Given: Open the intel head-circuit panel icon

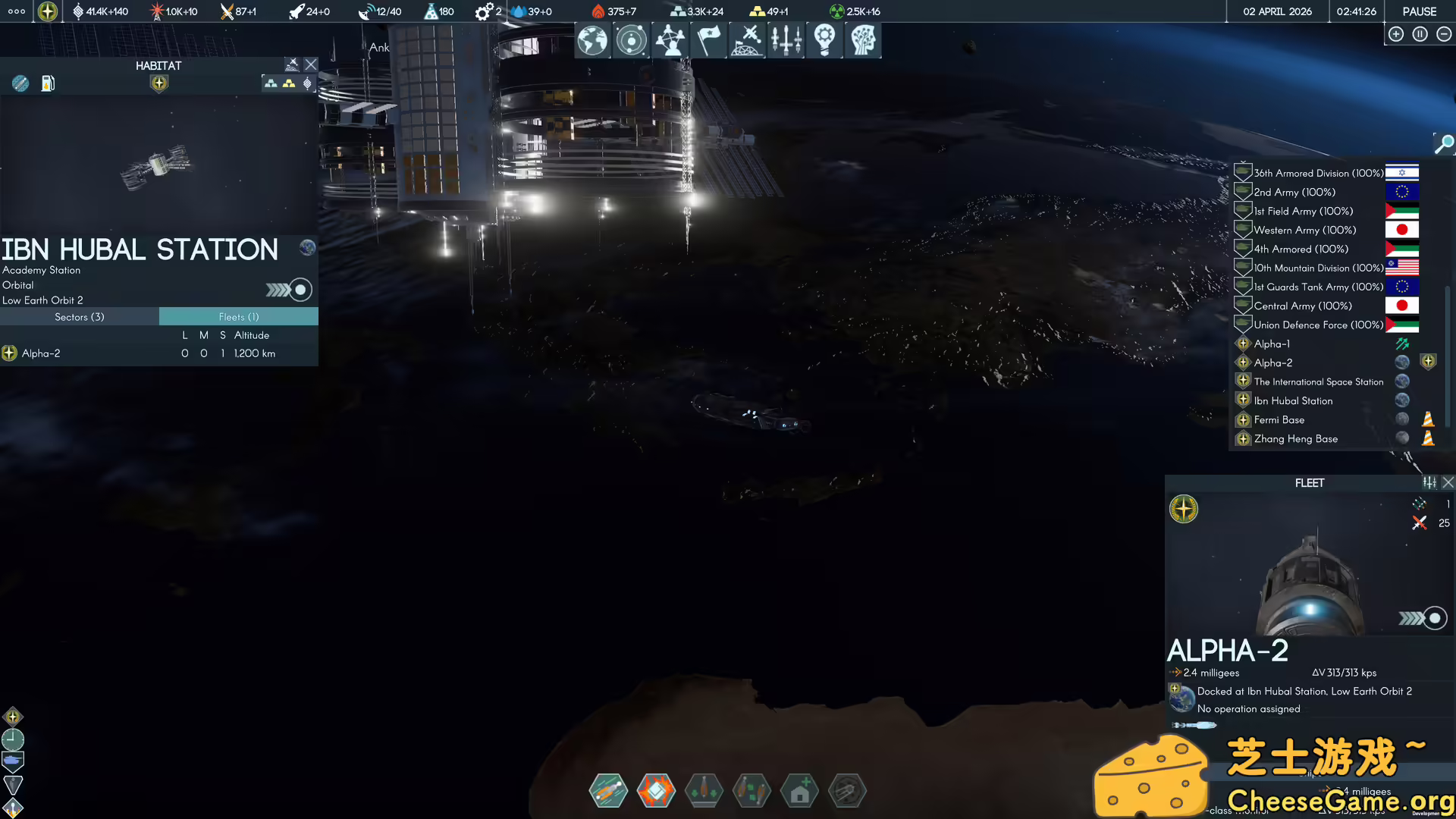Looking at the screenshot, I should (863, 40).
